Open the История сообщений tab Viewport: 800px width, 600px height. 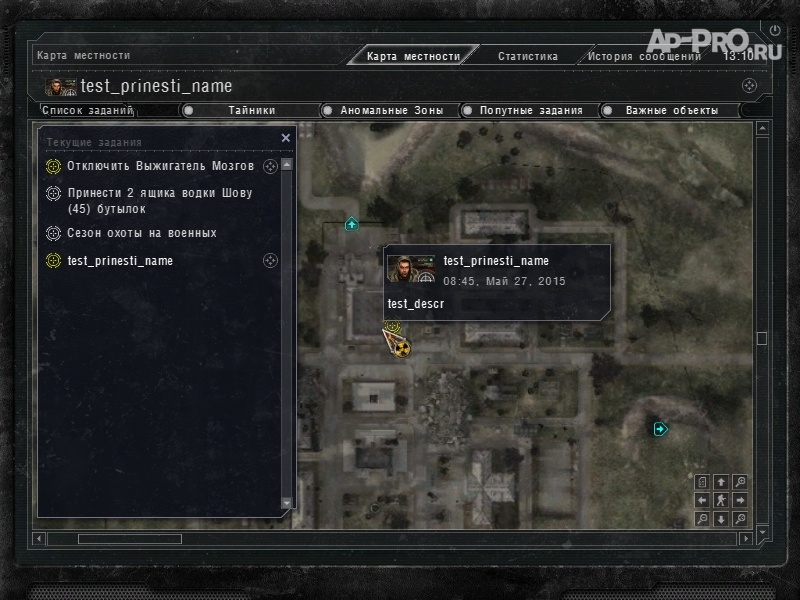point(643,56)
